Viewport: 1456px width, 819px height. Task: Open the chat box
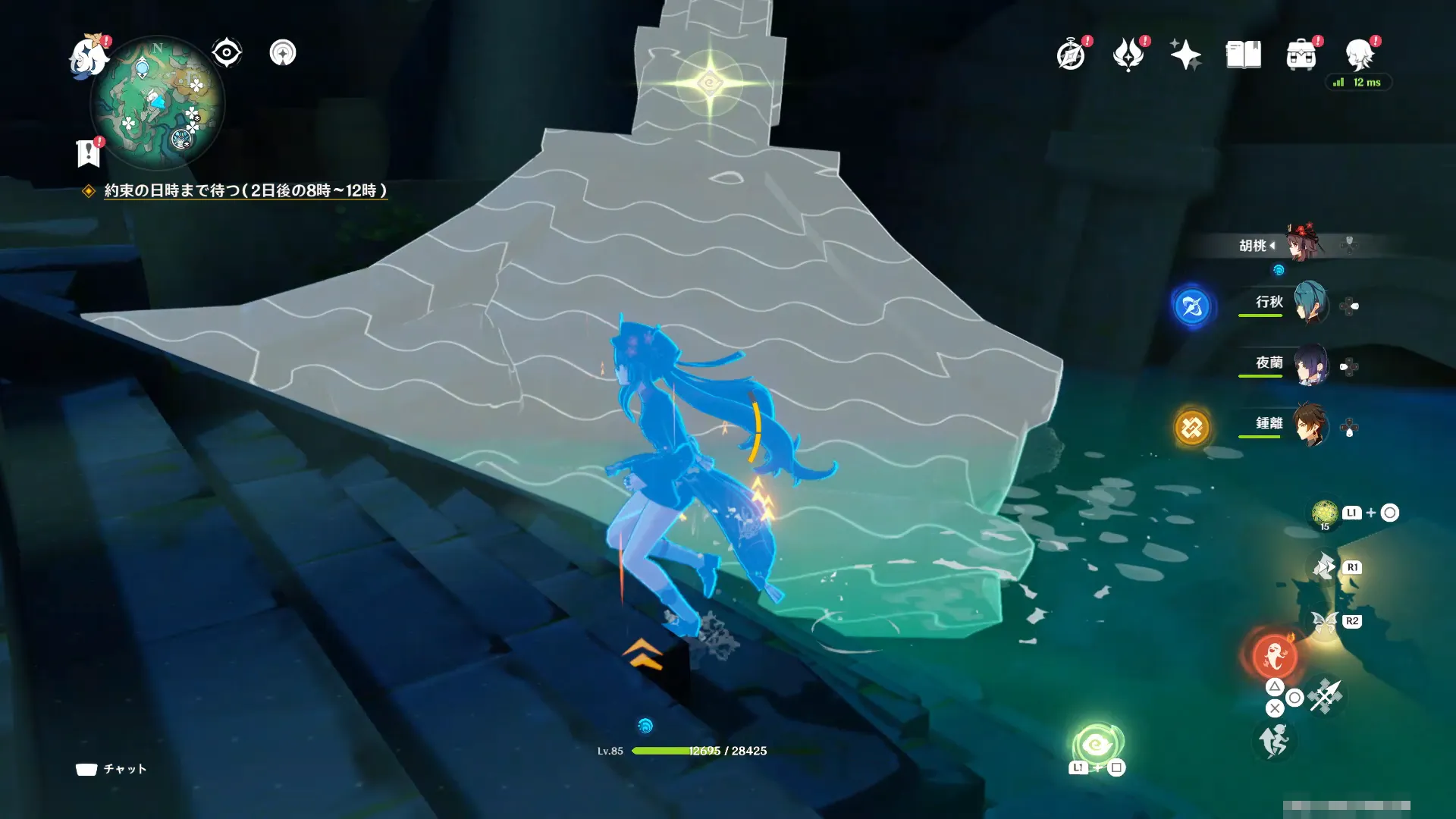[111, 769]
